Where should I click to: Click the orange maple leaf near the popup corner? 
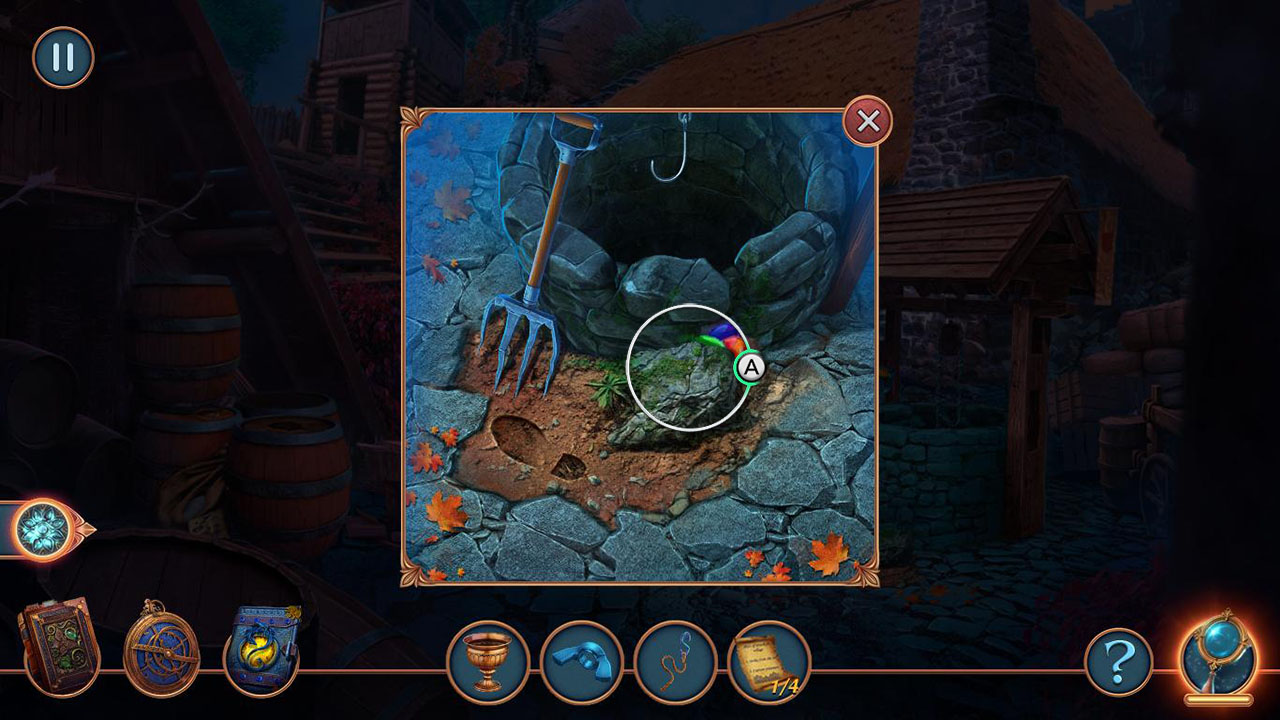826,552
